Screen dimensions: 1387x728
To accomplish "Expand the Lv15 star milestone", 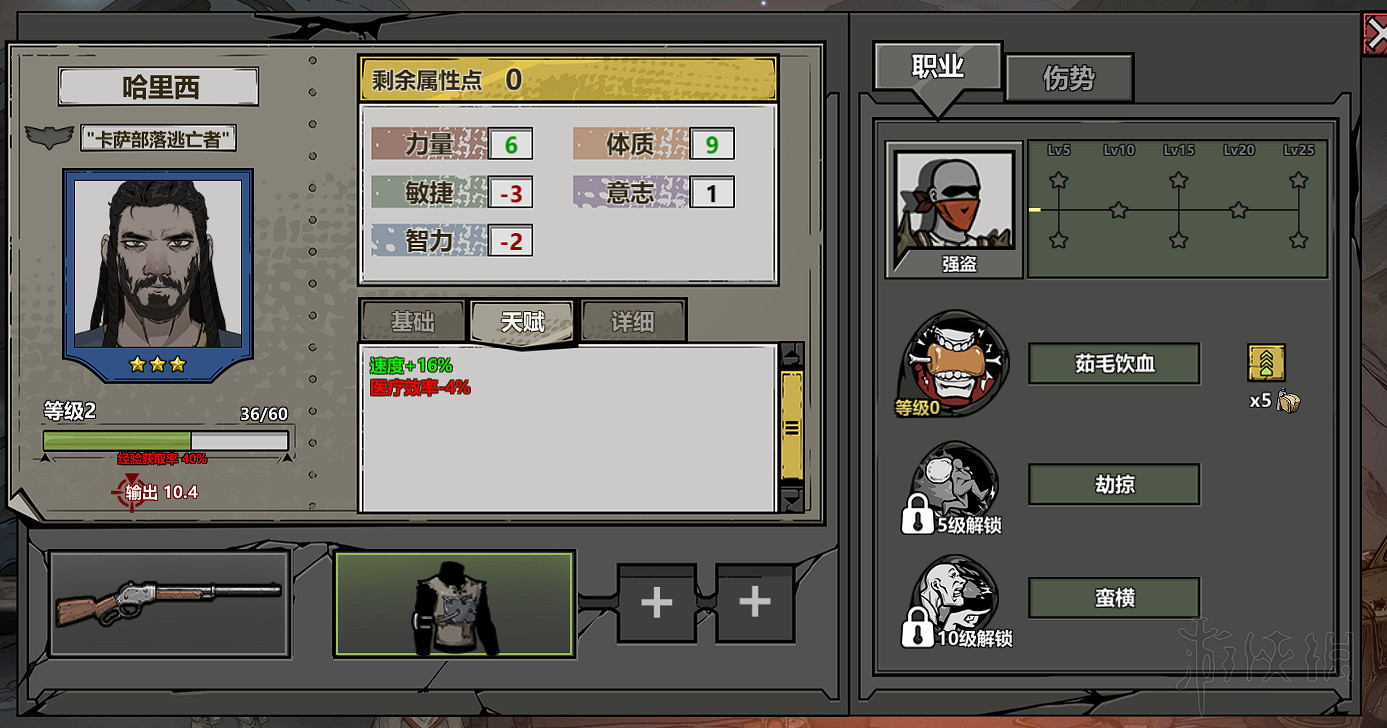I will tap(1179, 181).
